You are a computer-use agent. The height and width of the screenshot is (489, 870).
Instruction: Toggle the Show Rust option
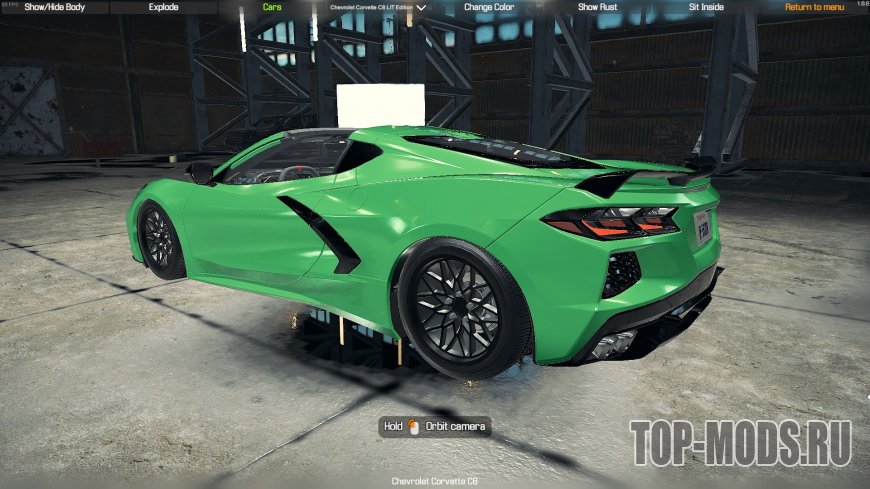[598, 7]
